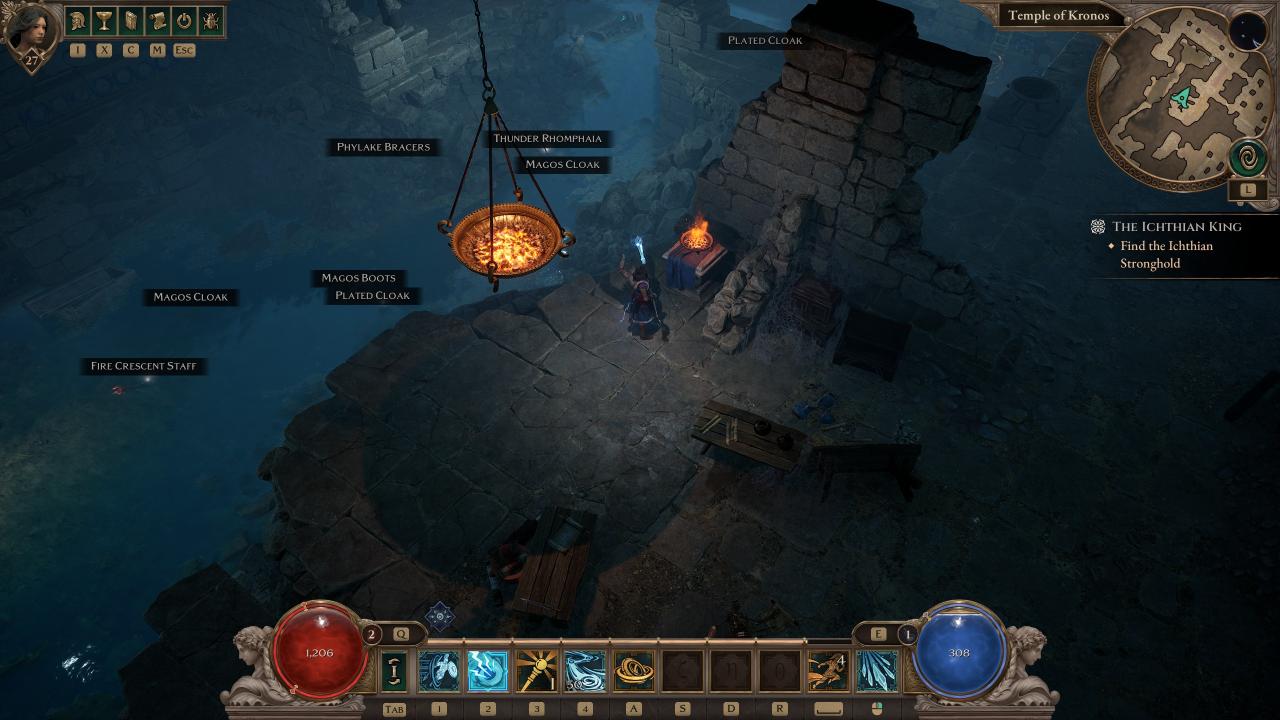Screen dimensions: 1280x720
Task: Open the book icon in top bar
Action: tap(131, 20)
